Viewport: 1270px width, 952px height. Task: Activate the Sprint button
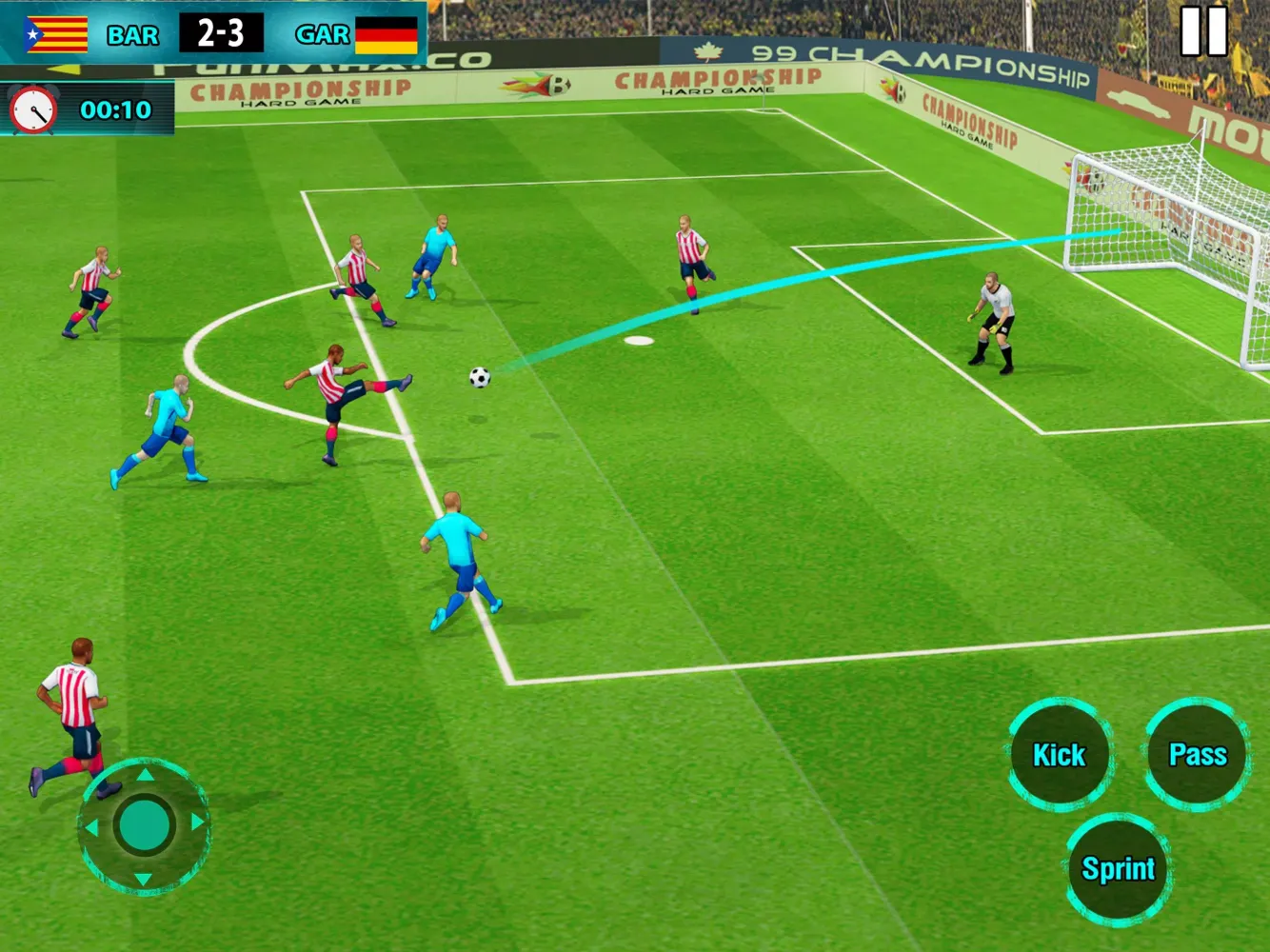coord(1118,868)
